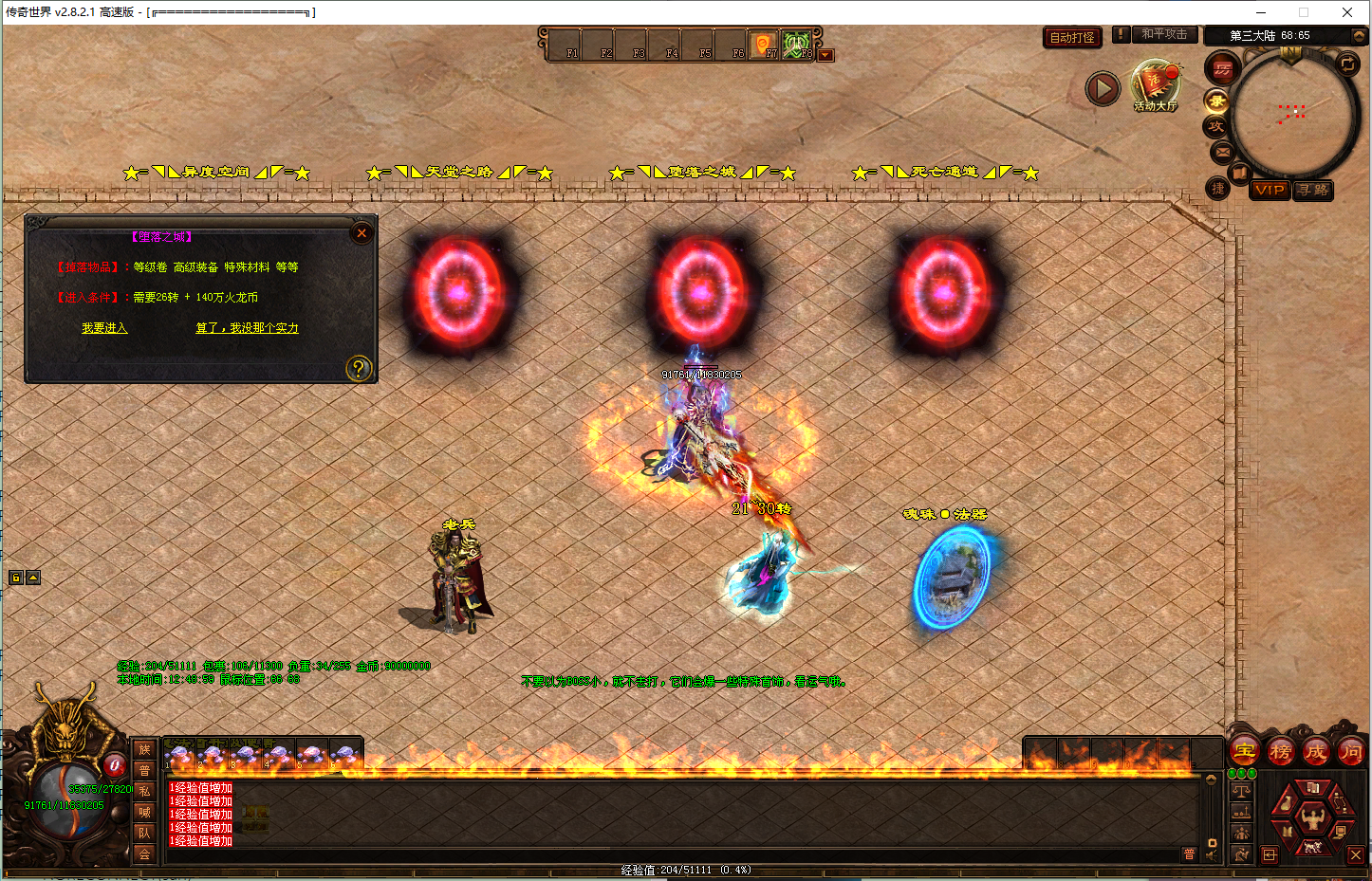The width and height of the screenshot is (1372, 881).
Task: Open the VIP panel
Action: 1269,190
